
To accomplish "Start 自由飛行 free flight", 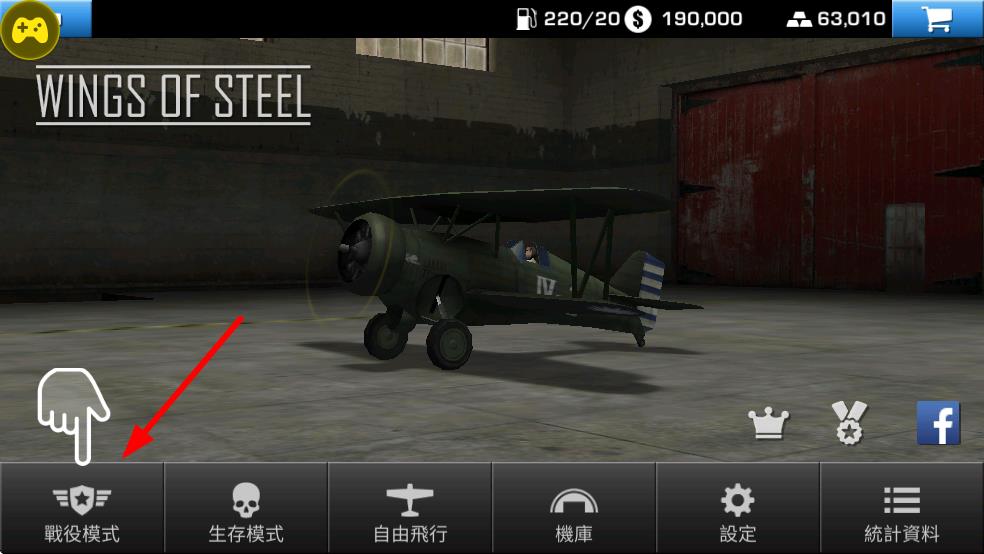I will pos(410,508).
